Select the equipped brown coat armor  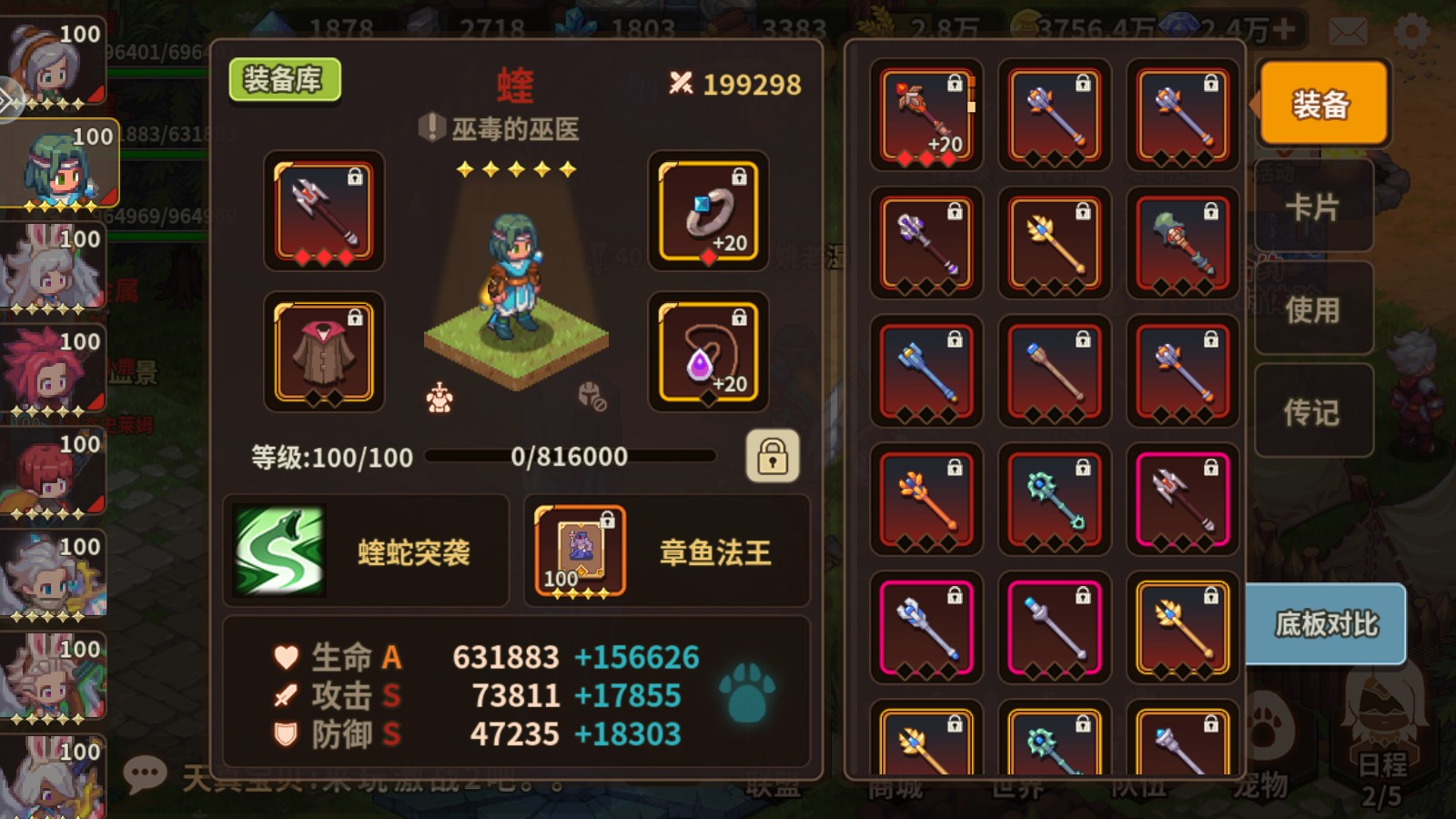point(324,352)
